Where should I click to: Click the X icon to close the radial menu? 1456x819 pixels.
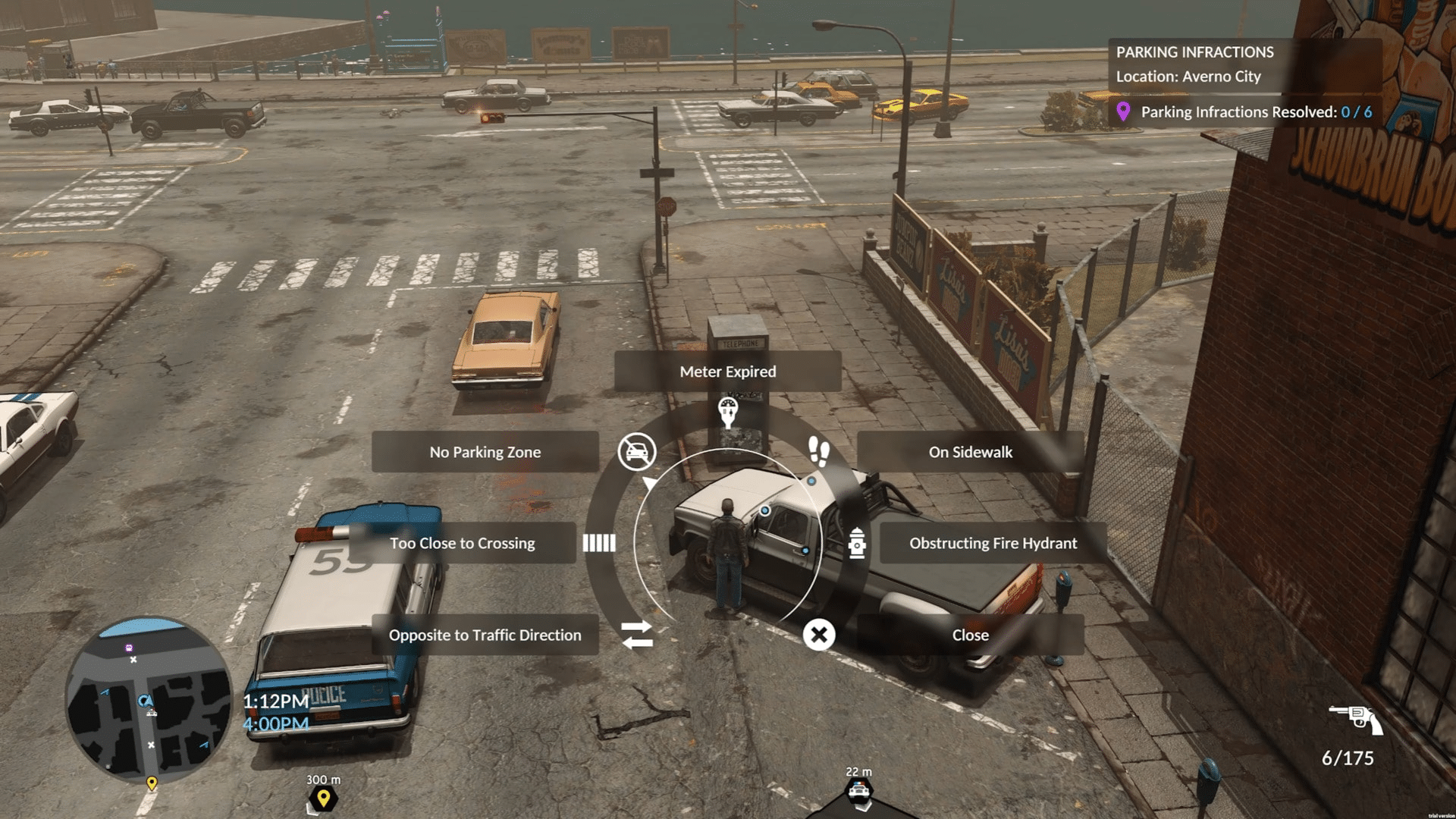817,635
